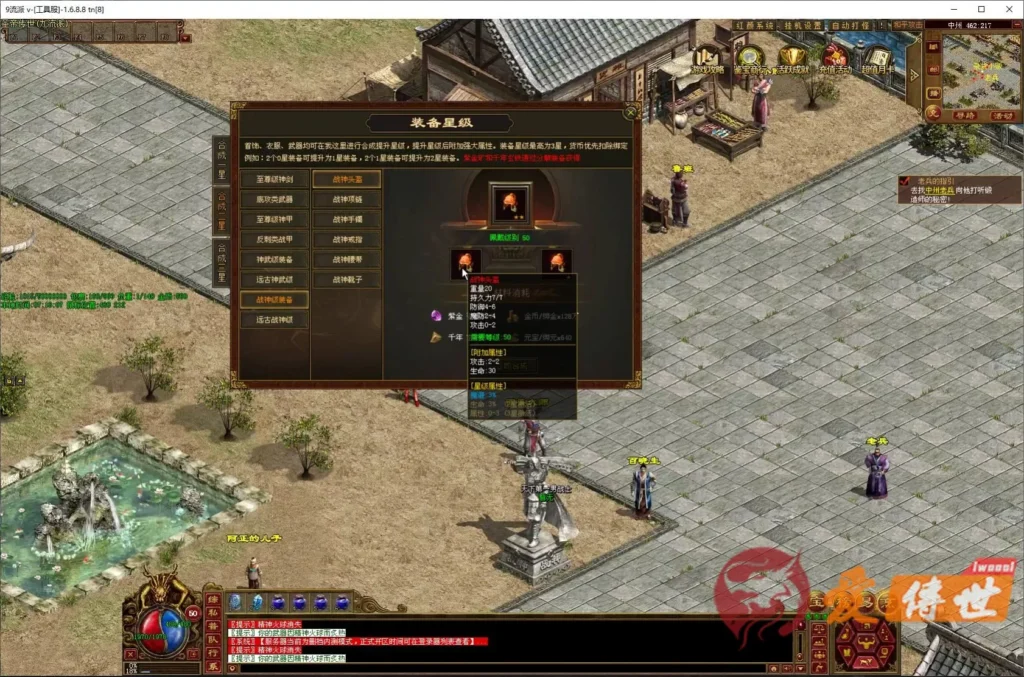Close the 装备星级 equipment star panel
The height and width of the screenshot is (677, 1024).
click(x=631, y=111)
